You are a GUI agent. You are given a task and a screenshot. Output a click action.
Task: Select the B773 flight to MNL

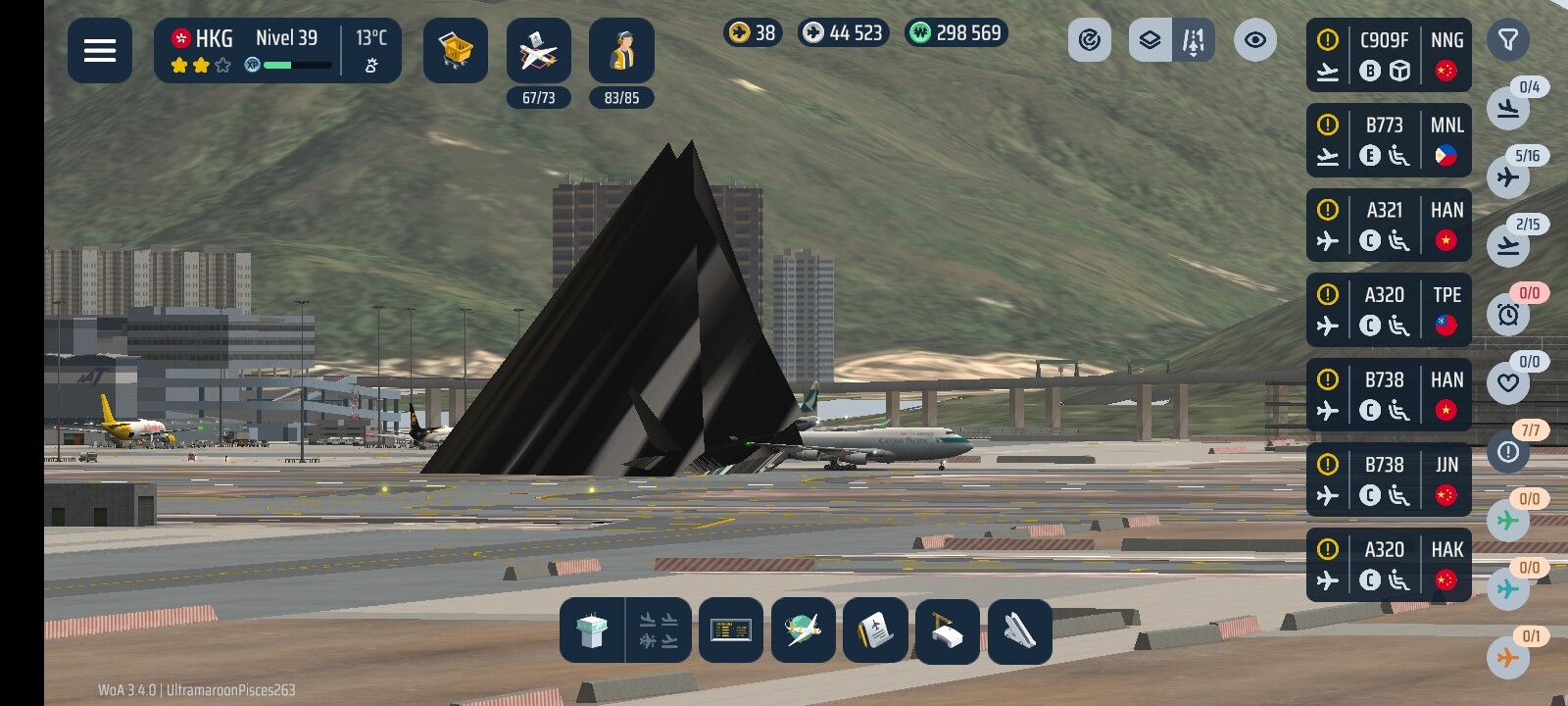1389,140
